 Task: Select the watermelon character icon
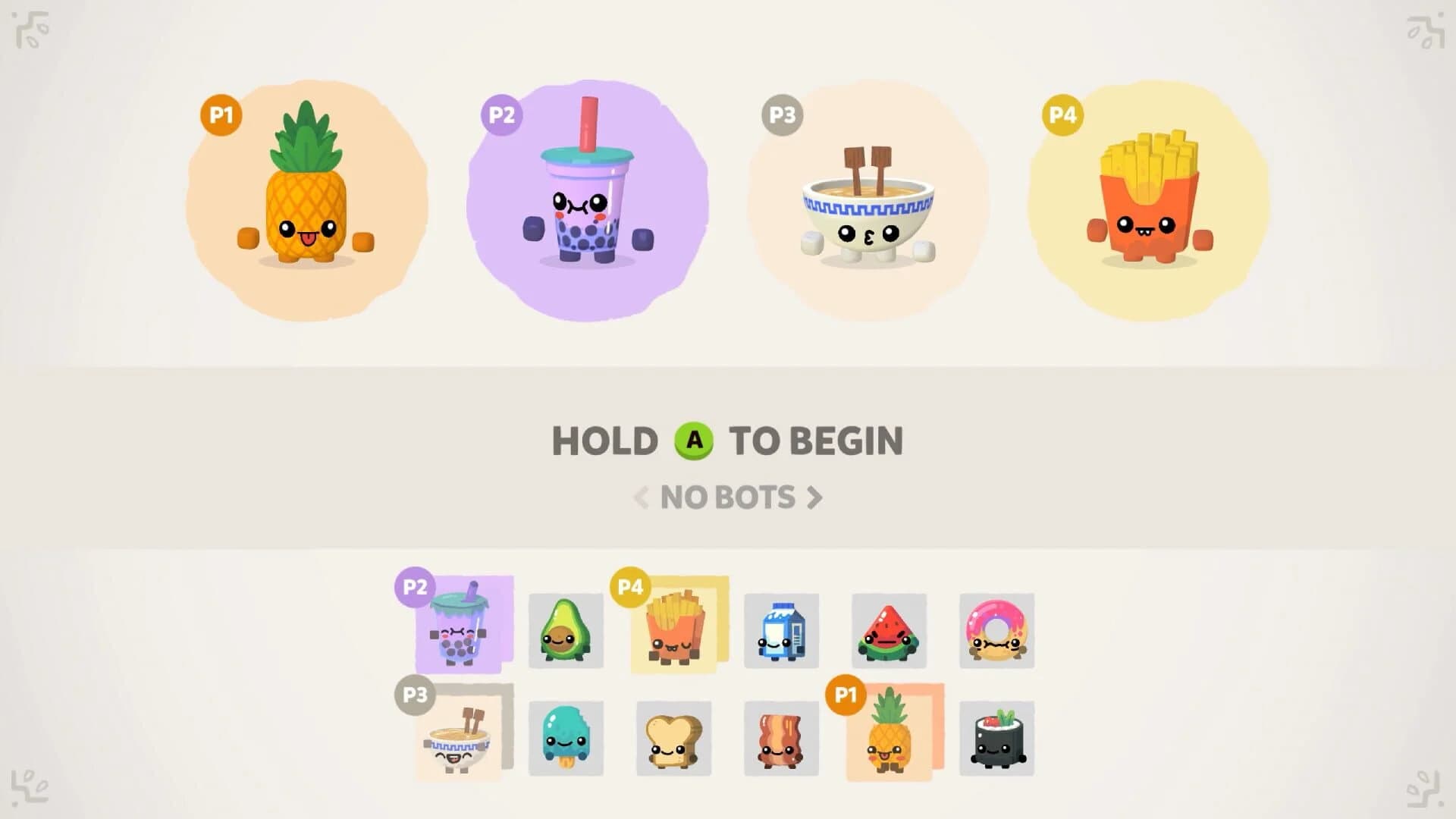890,632
